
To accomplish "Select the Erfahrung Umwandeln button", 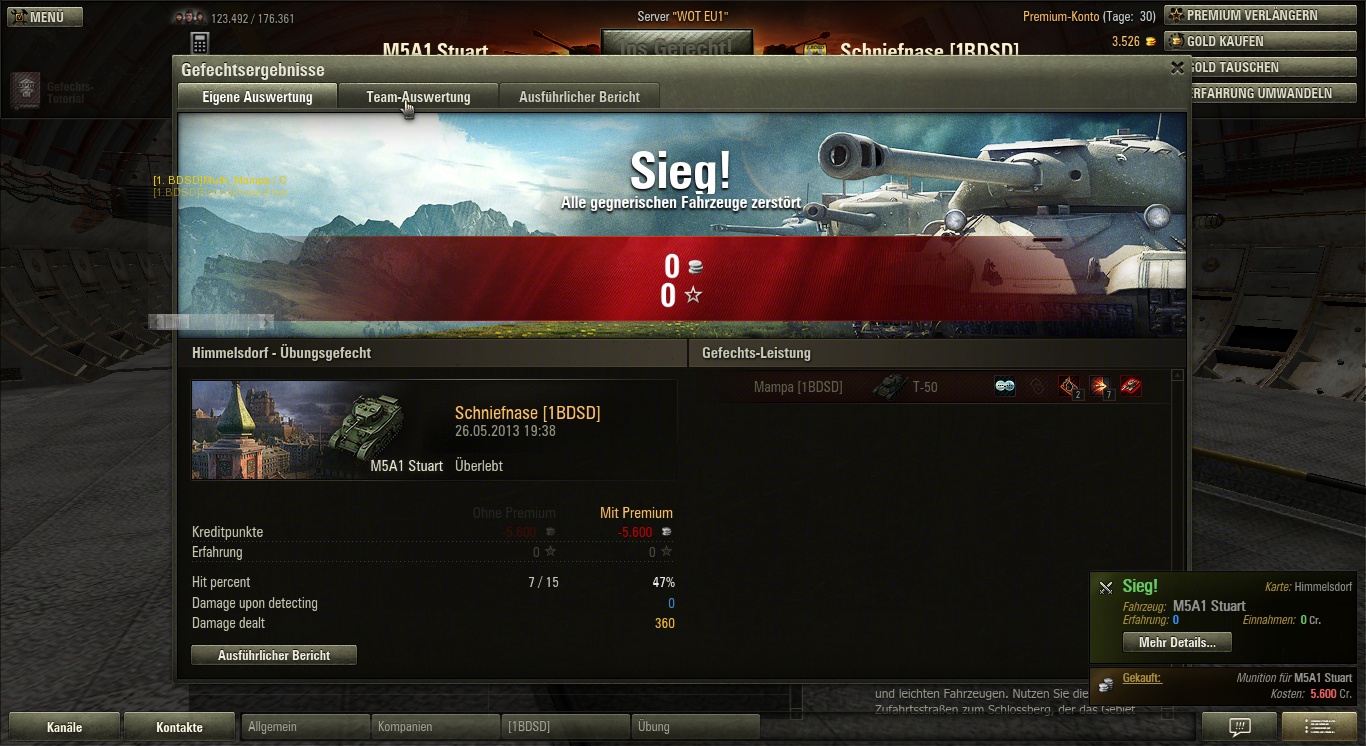I will [1261, 93].
